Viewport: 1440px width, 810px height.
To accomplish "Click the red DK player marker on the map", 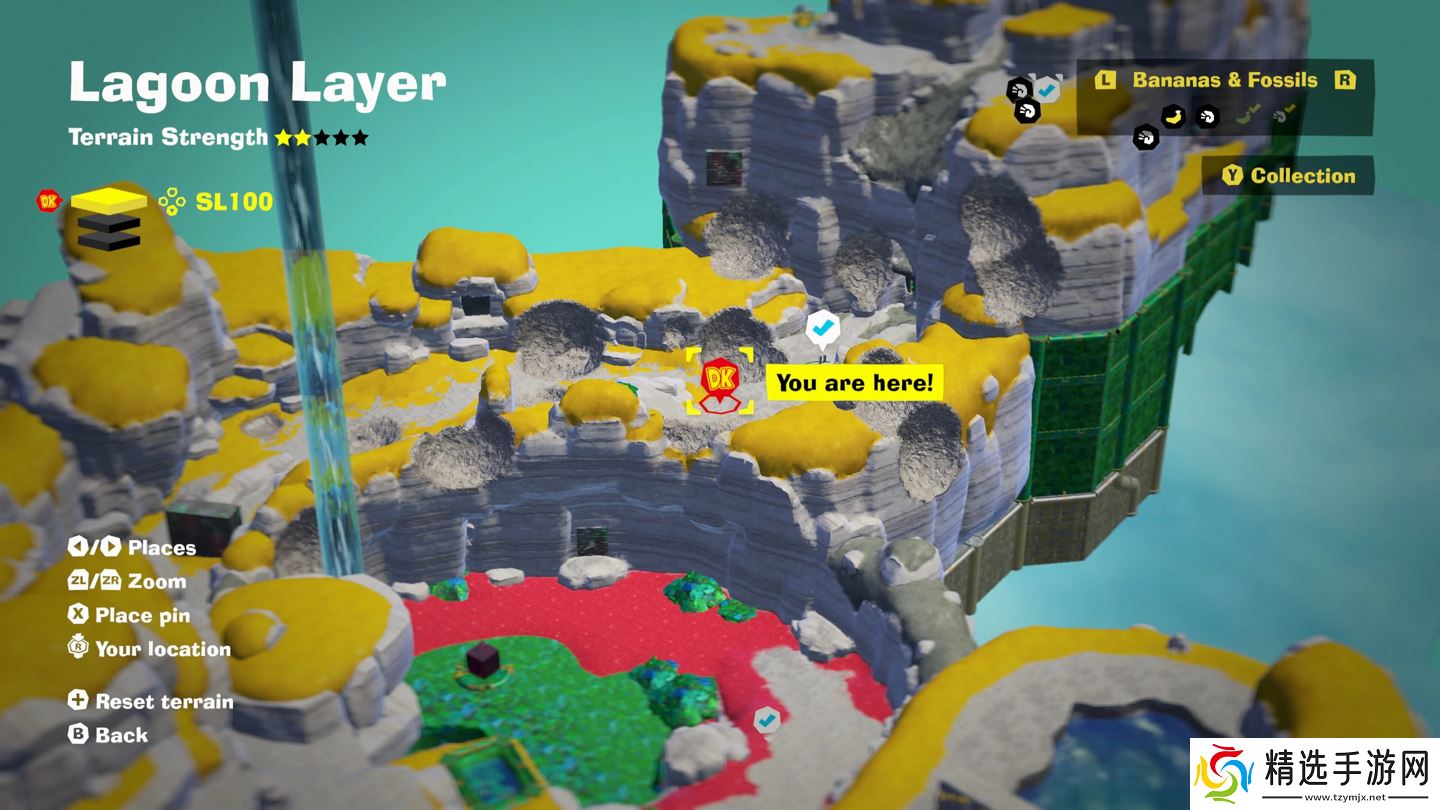I will click(x=718, y=381).
